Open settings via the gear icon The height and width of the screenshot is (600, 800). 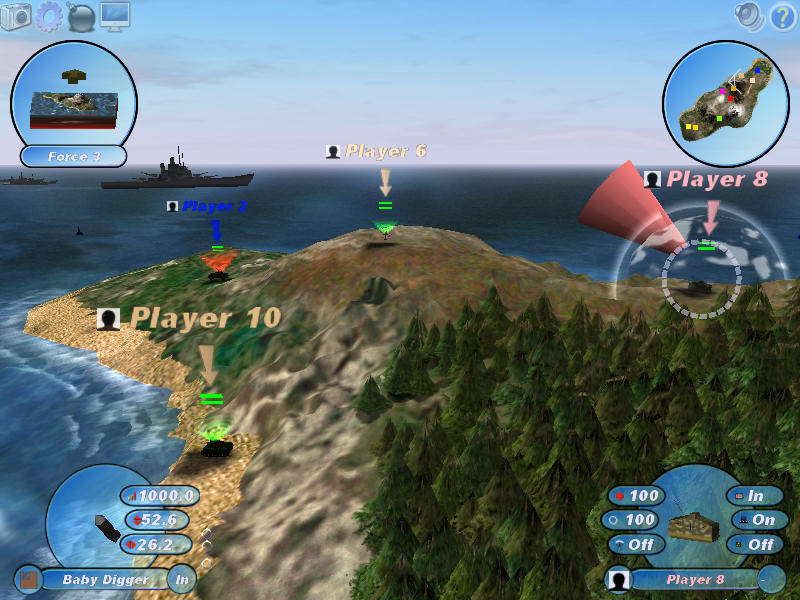click(x=49, y=17)
